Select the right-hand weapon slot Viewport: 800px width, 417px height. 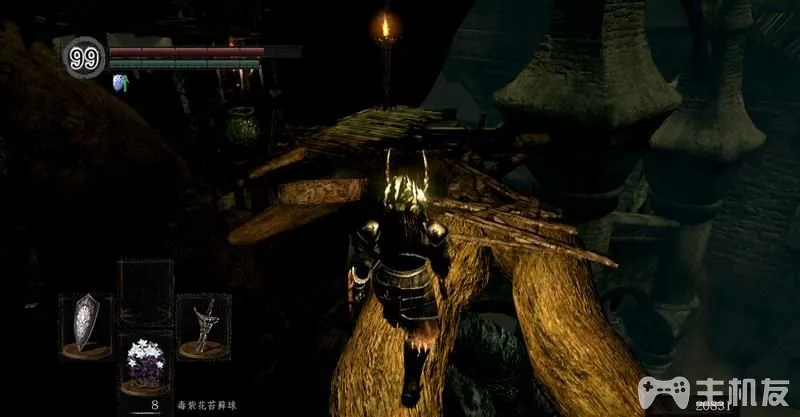204,325
